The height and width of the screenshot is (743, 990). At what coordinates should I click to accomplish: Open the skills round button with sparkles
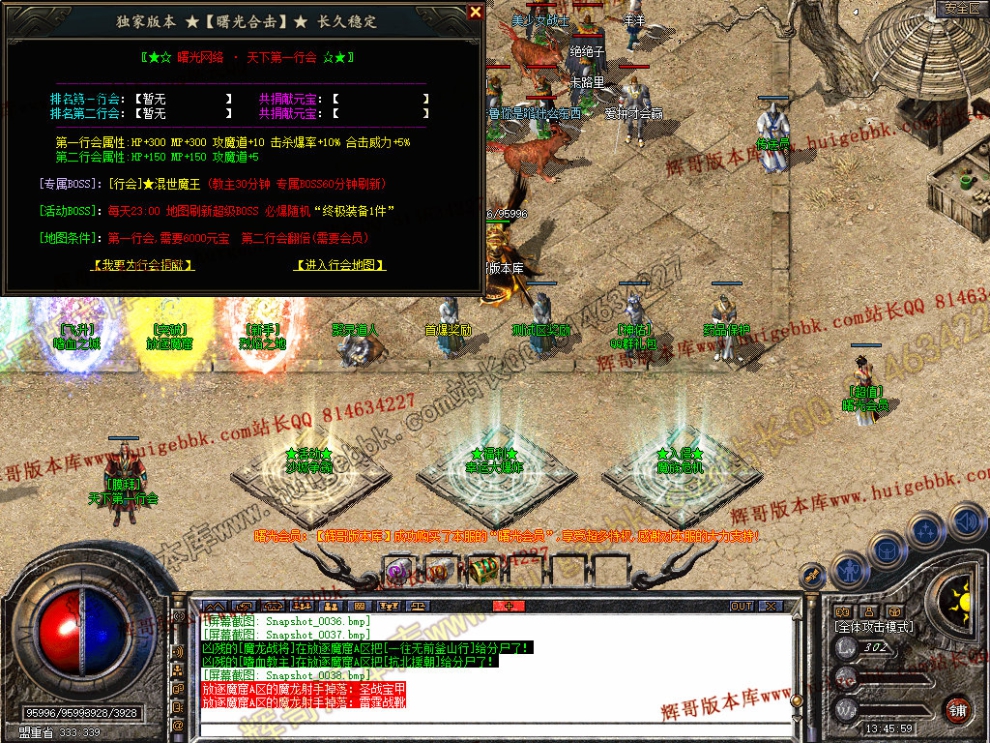pos(926,531)
